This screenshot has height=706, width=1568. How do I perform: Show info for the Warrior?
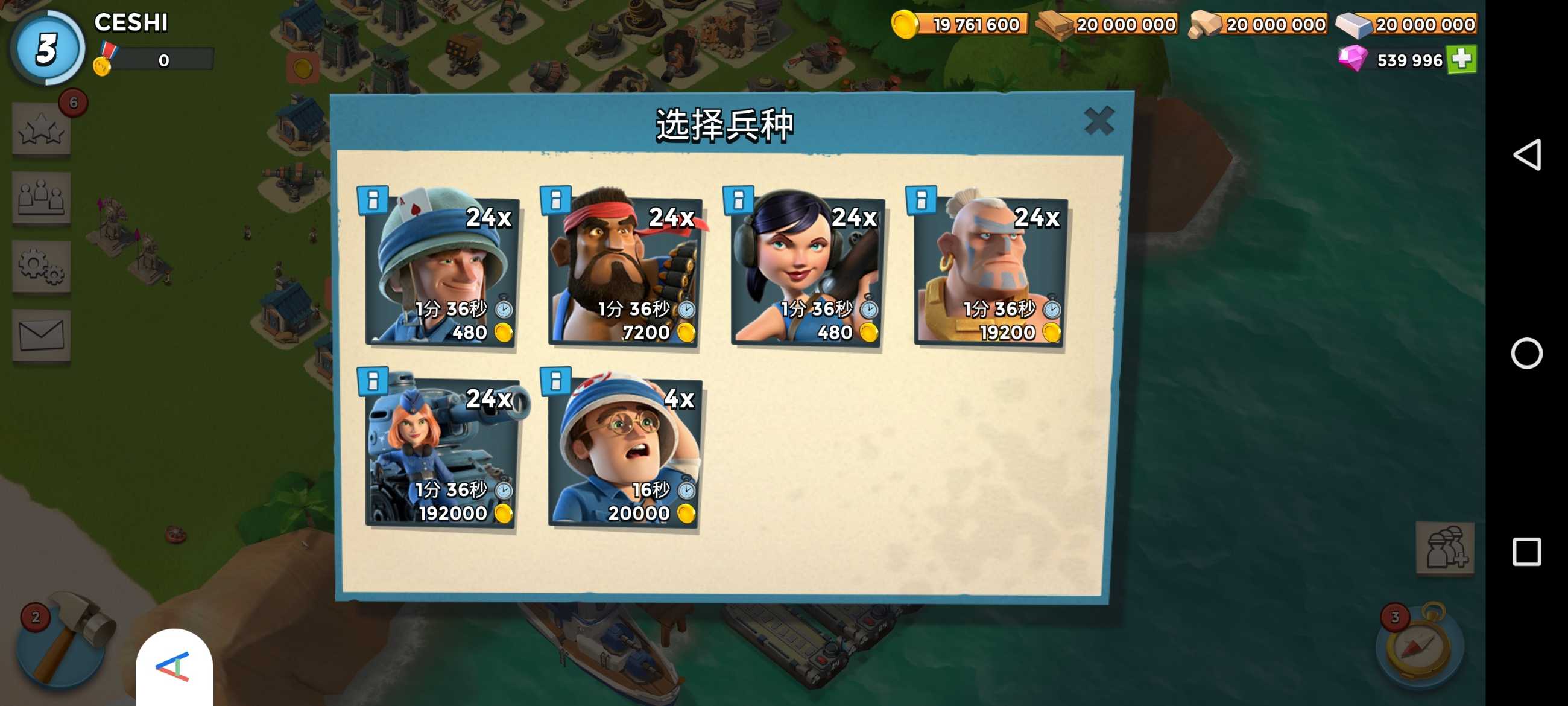coord(921,200)
